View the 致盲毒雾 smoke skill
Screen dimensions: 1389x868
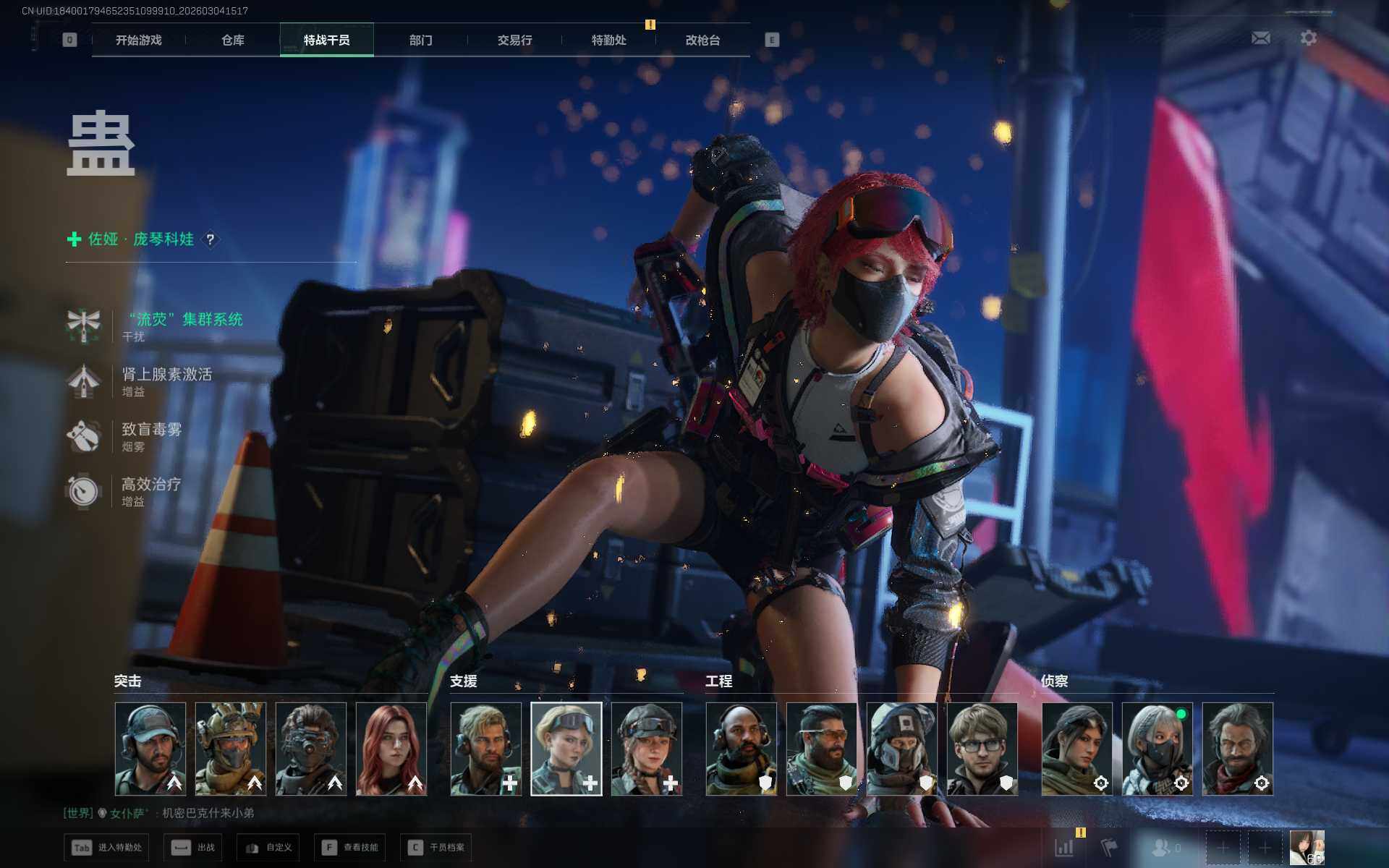tap(151, 430)
